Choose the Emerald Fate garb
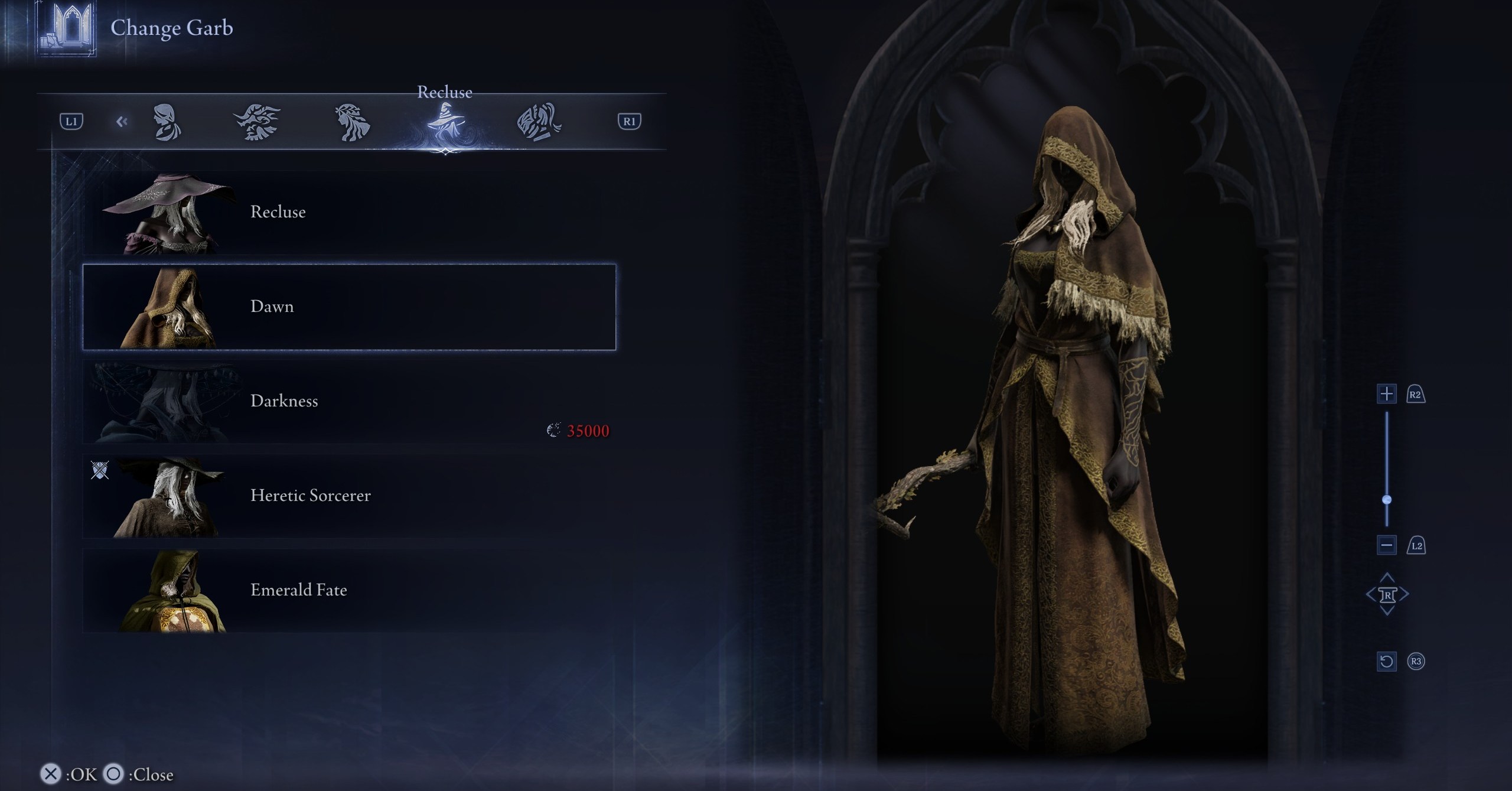This screenshot has width=1512, height=791. pos(348,591)
